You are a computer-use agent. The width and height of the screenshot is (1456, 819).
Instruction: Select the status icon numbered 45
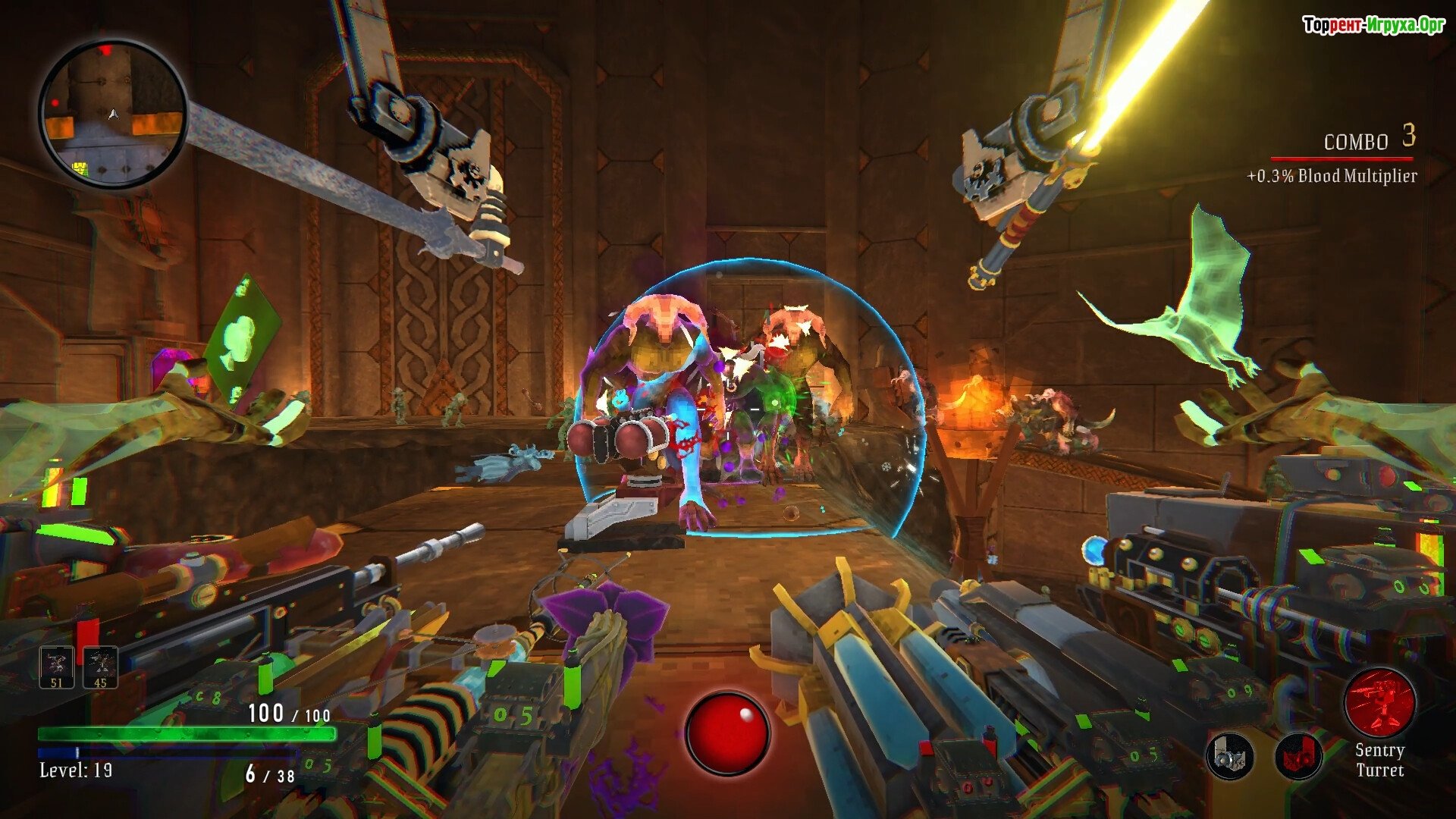[x=100, y=667]
